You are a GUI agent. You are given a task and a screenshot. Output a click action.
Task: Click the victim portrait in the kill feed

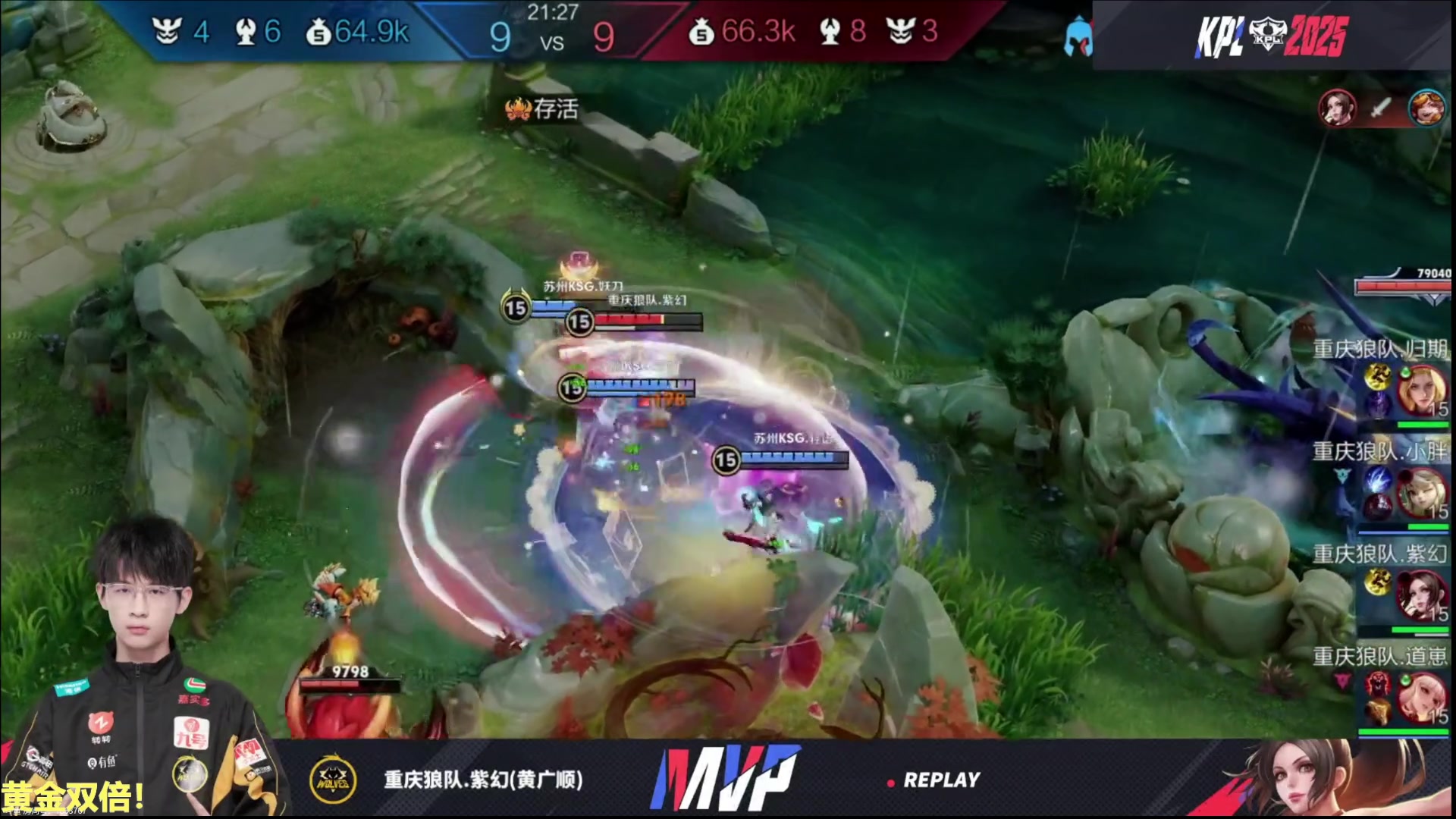click(x=1426, y=108)
